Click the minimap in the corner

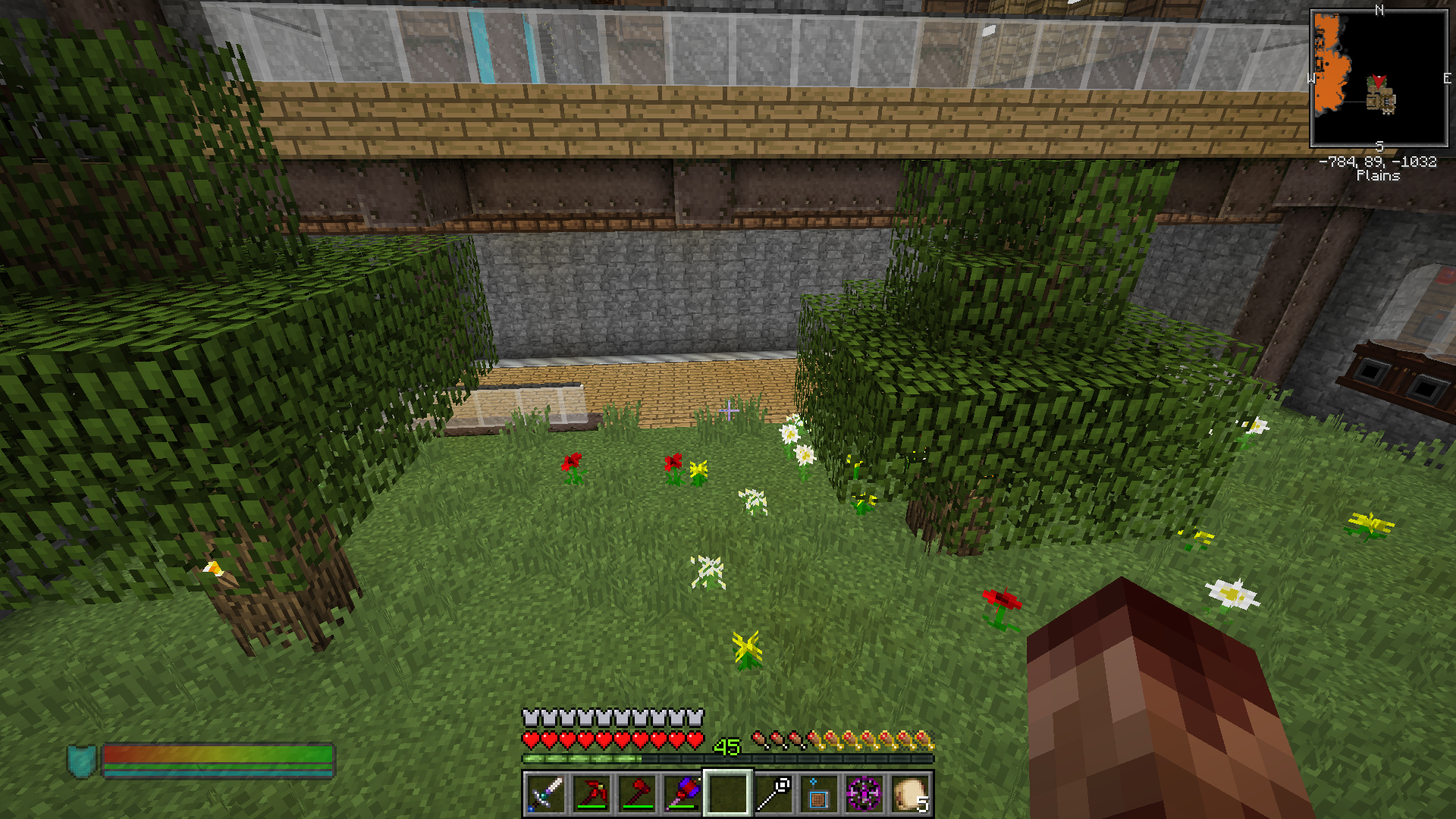[x=1379, y=78]
